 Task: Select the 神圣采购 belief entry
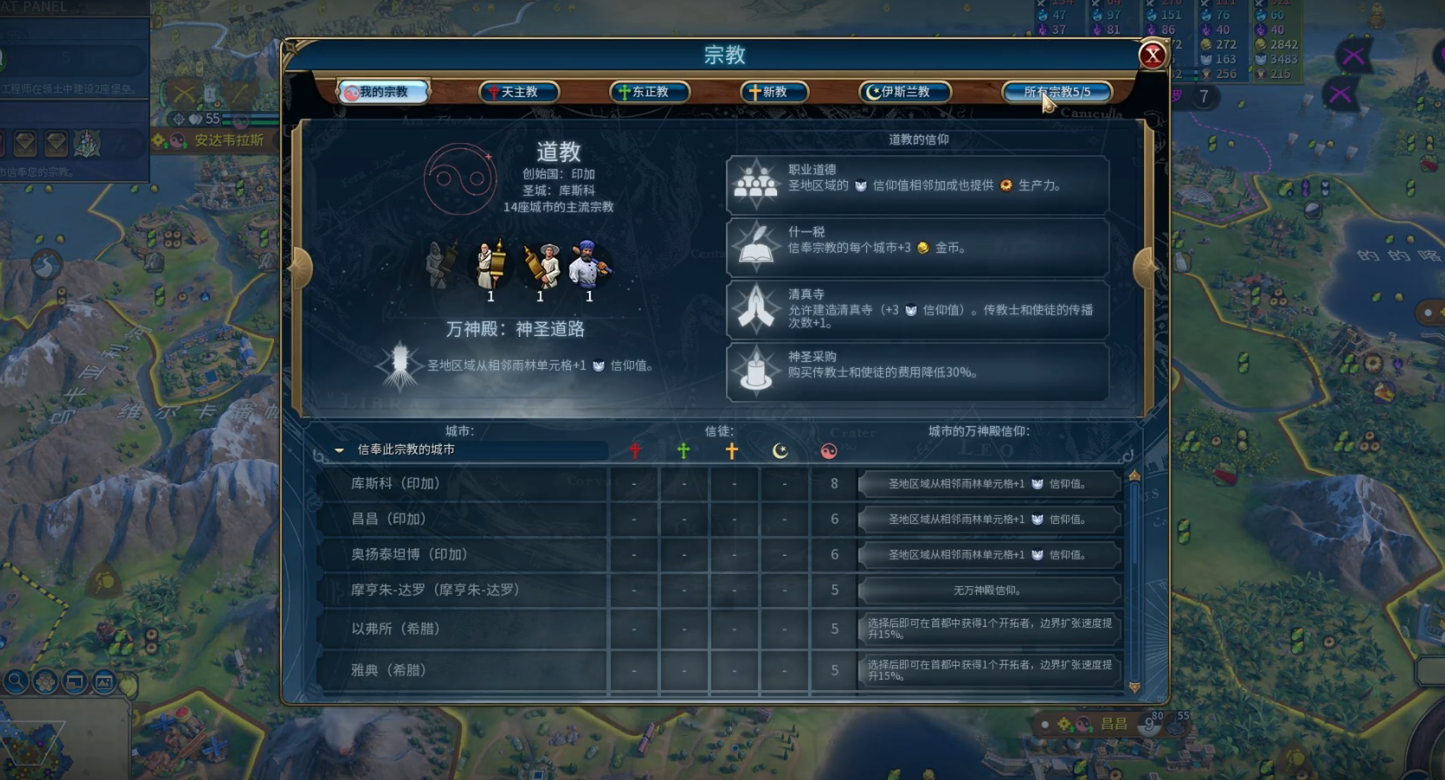pyautogui.click(x=917, y=371)
